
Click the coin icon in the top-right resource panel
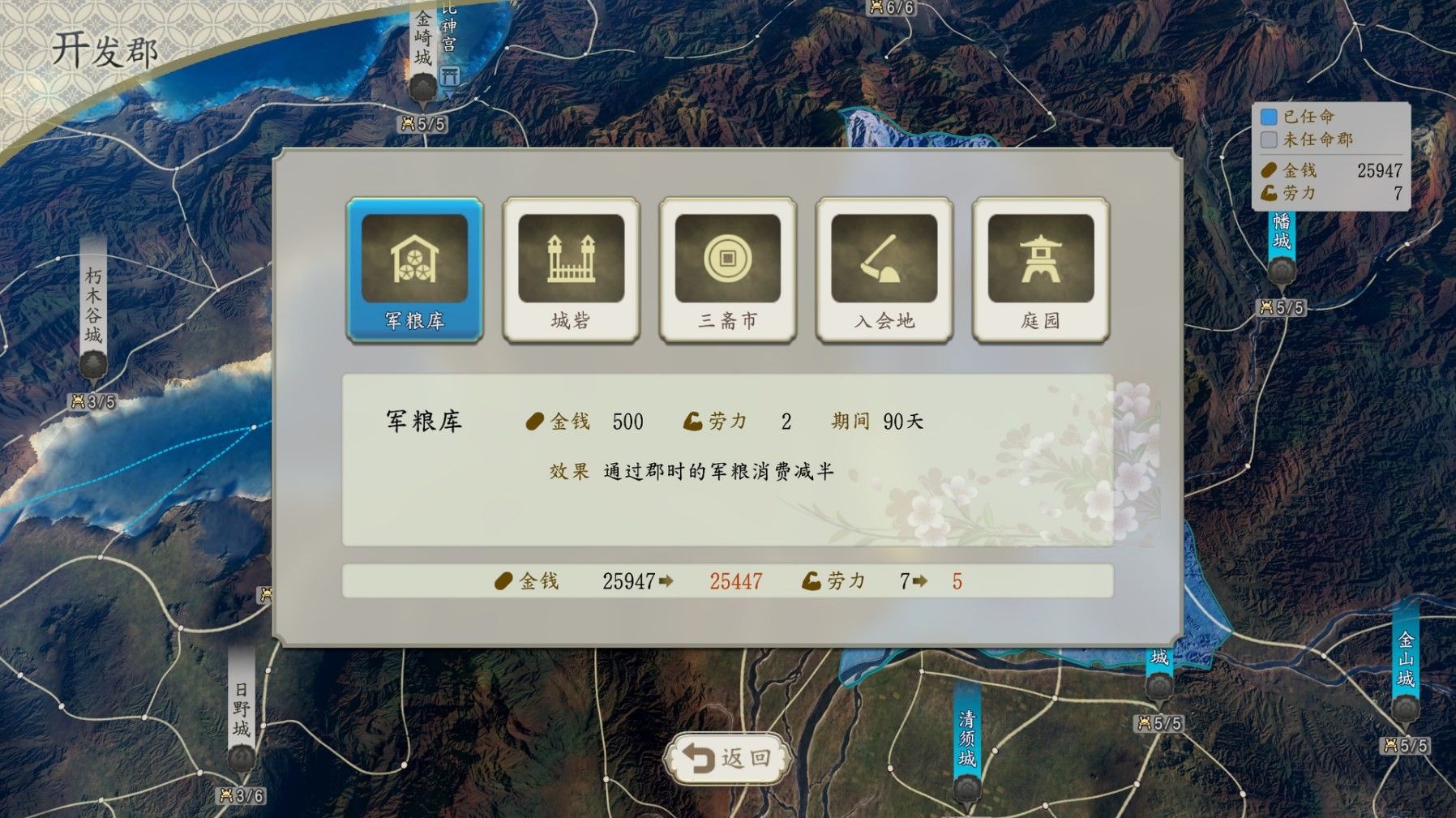click(x=1268, y=170)
